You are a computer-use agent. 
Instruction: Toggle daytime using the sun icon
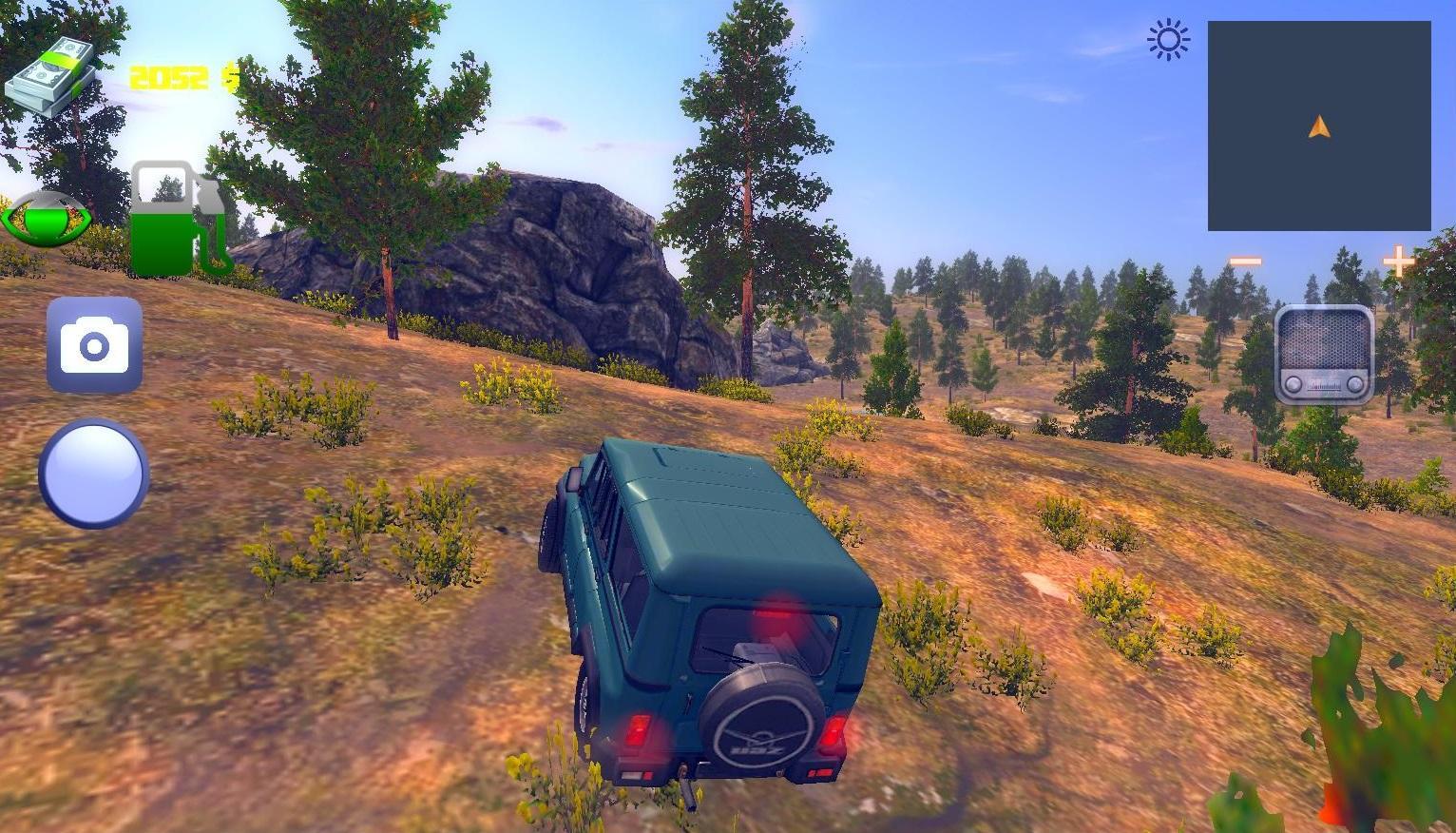point(1168,40)
